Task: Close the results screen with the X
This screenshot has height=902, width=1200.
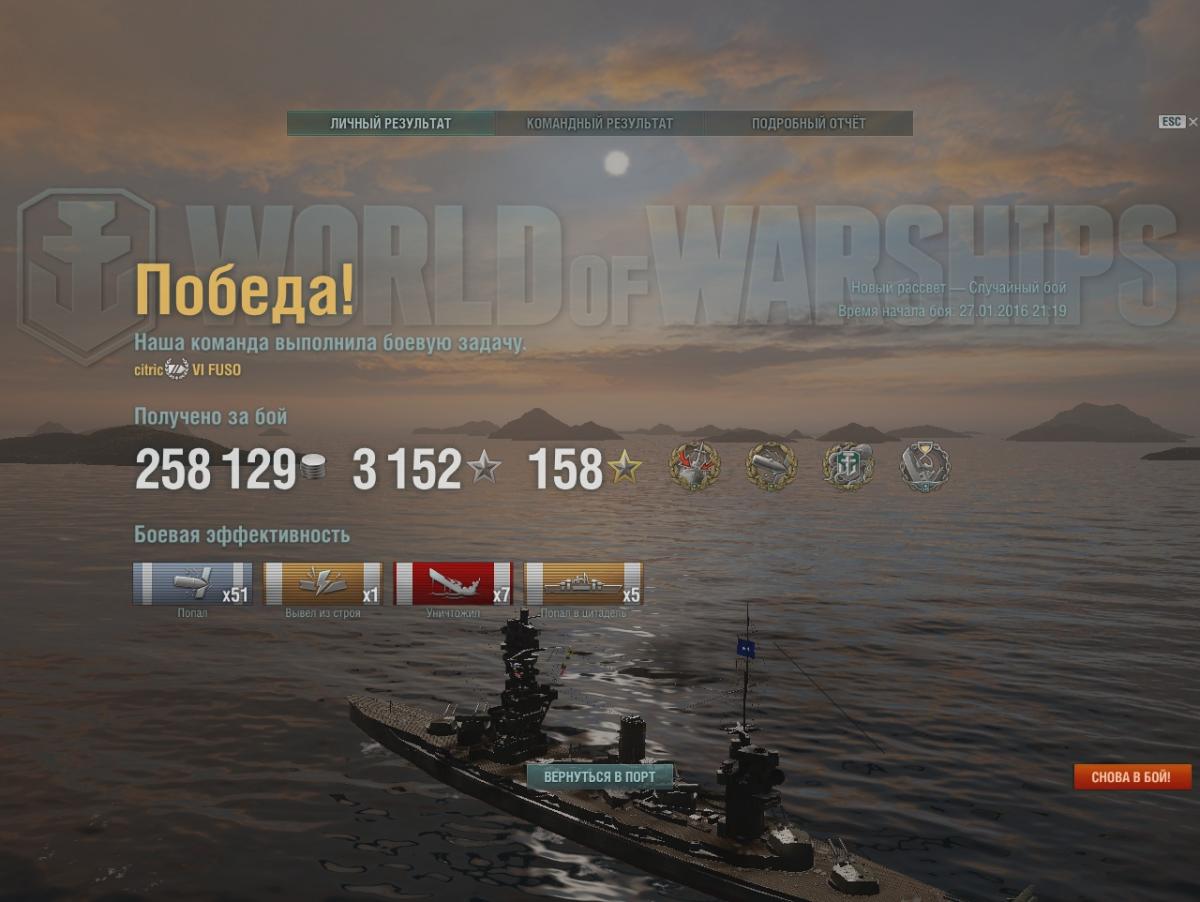Action: pyautogui.click(x=1192, y=122)
